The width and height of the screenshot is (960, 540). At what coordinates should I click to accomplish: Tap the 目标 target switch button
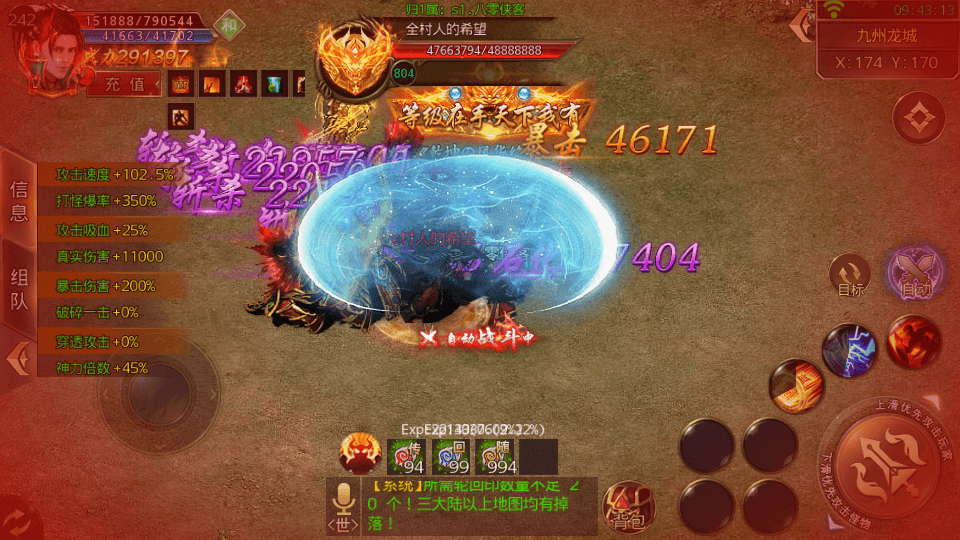(x=851, y=277)
